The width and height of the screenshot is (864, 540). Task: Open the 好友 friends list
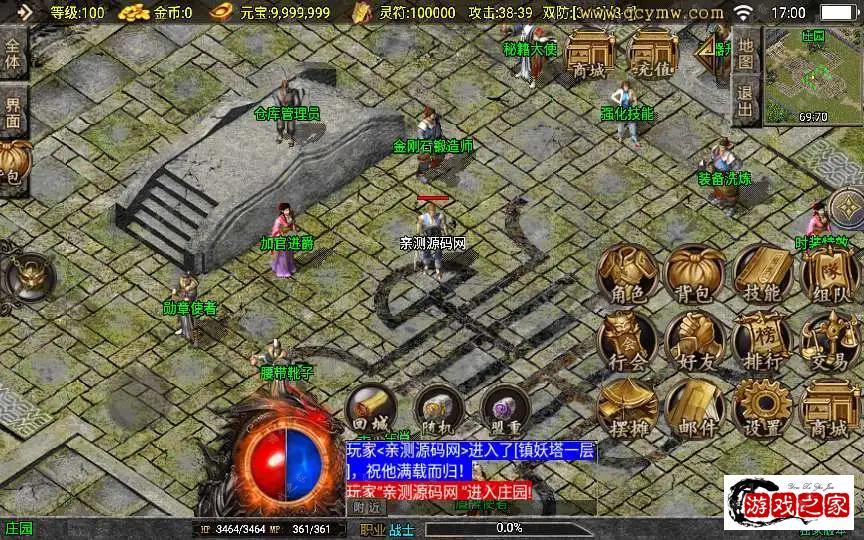[695, 341]
